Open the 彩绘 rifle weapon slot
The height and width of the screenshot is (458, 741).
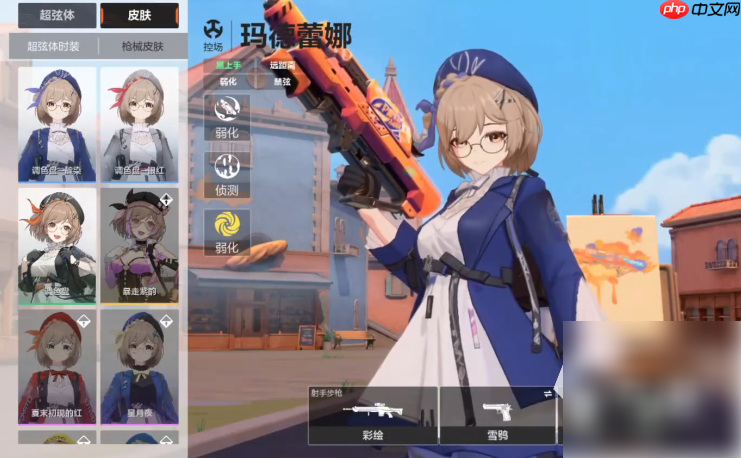tap(372, 415)
